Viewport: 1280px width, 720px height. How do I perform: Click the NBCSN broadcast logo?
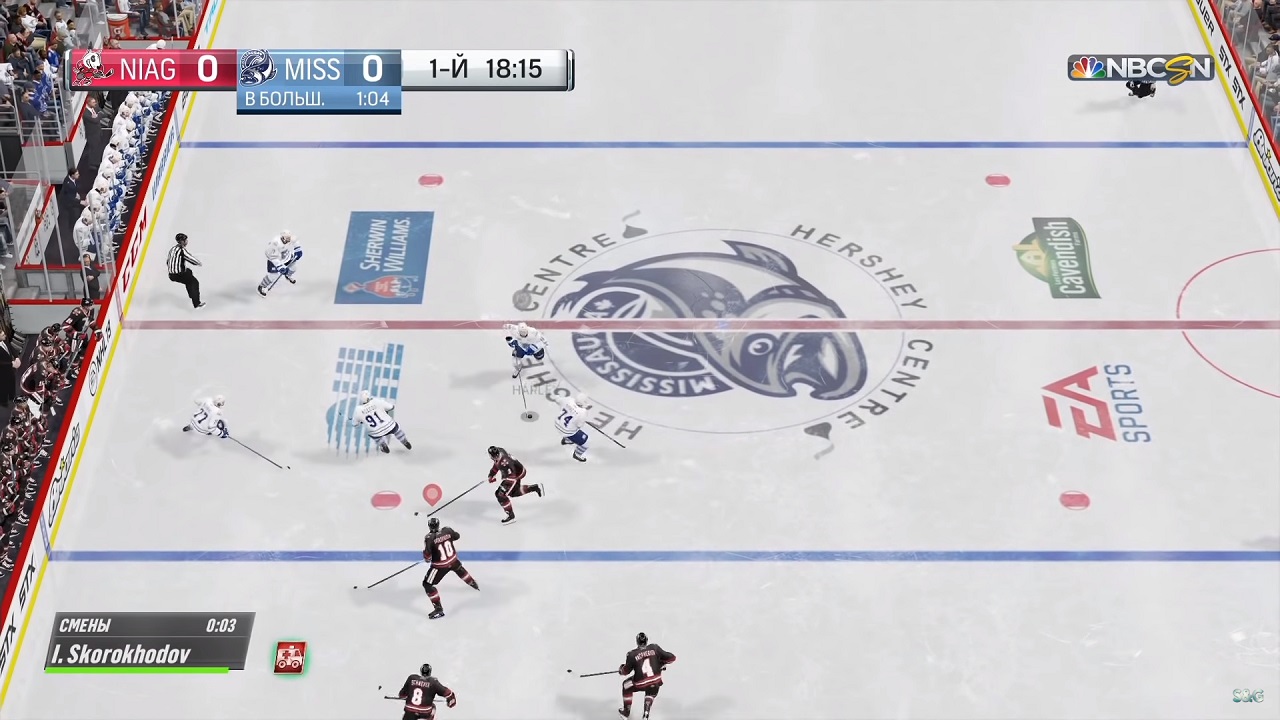tap(1140, 68)
